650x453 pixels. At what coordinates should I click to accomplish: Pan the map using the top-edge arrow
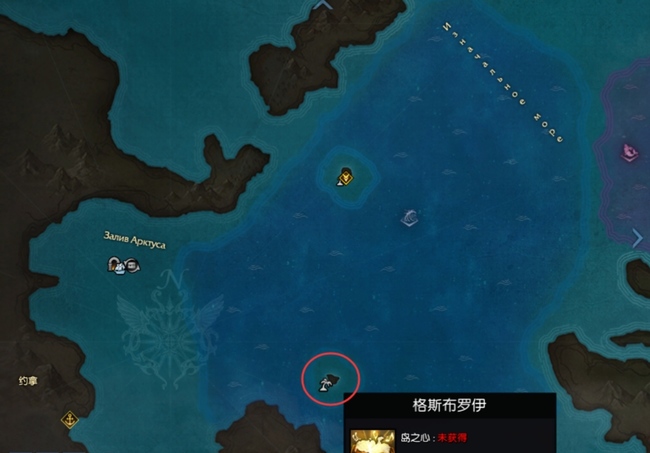pos(324,5)
